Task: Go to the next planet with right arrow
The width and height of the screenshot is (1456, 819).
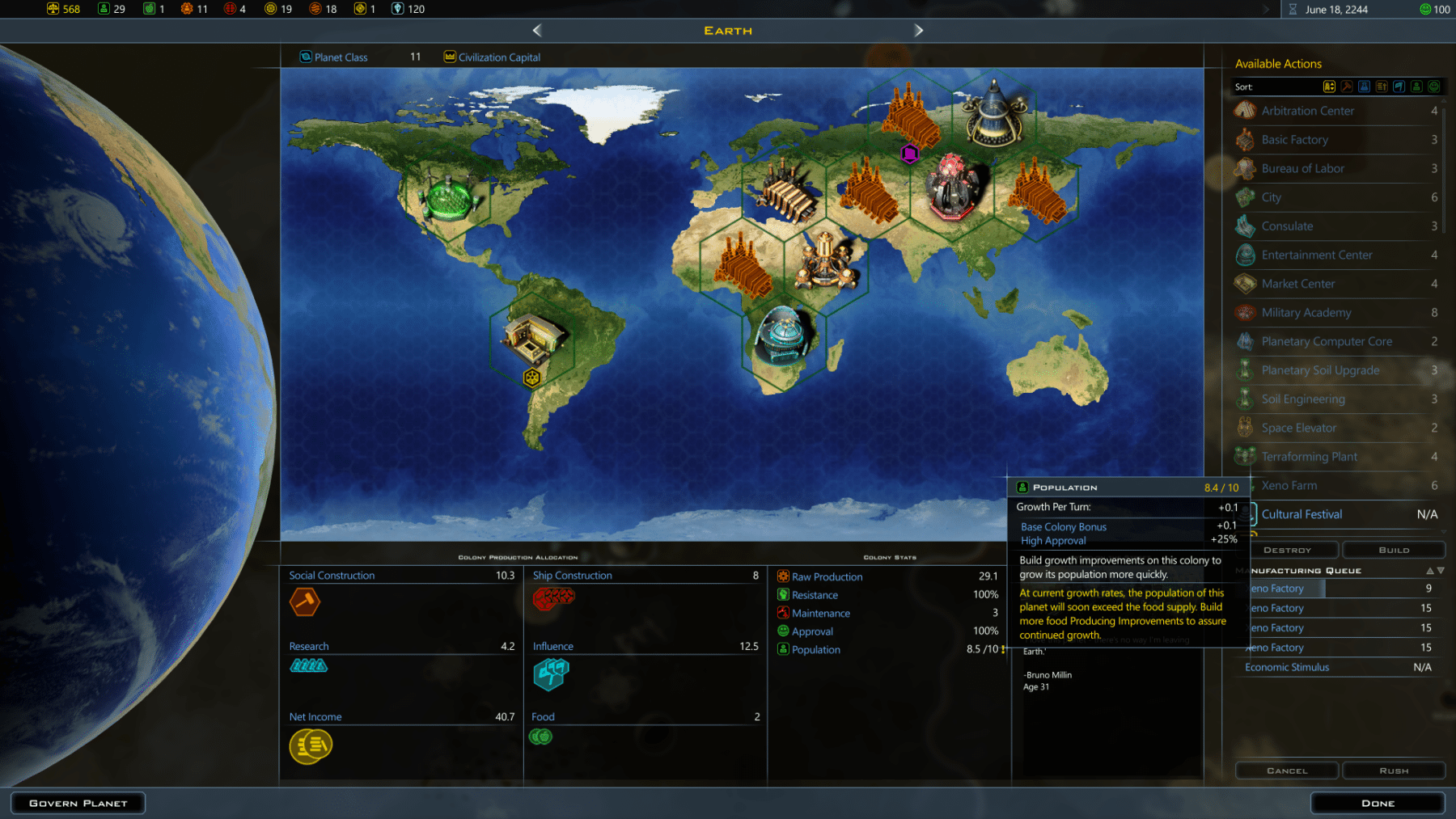Action: (x=918, y=31)
